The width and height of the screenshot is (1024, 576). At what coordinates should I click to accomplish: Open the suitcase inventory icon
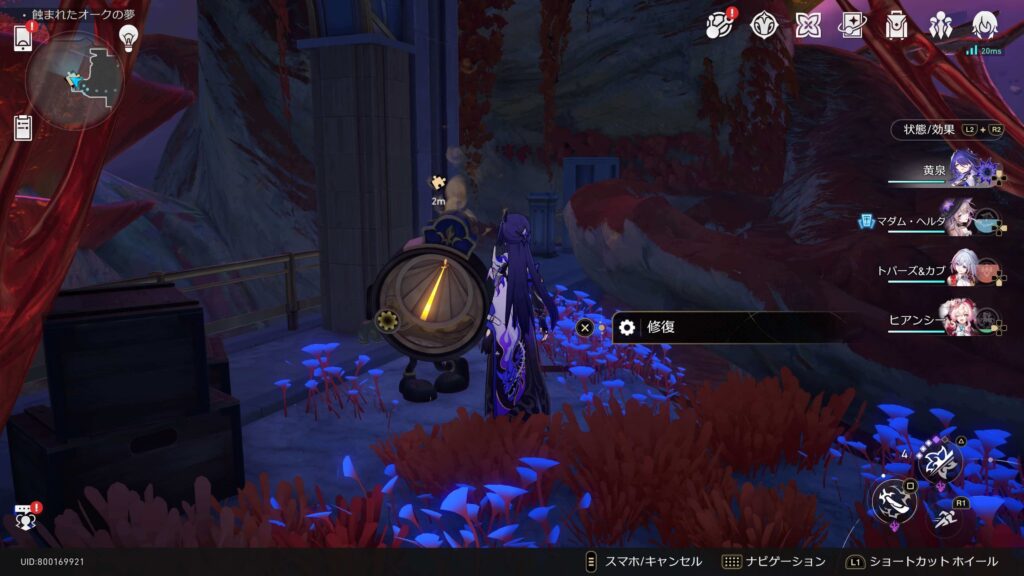tap(896, 26)
